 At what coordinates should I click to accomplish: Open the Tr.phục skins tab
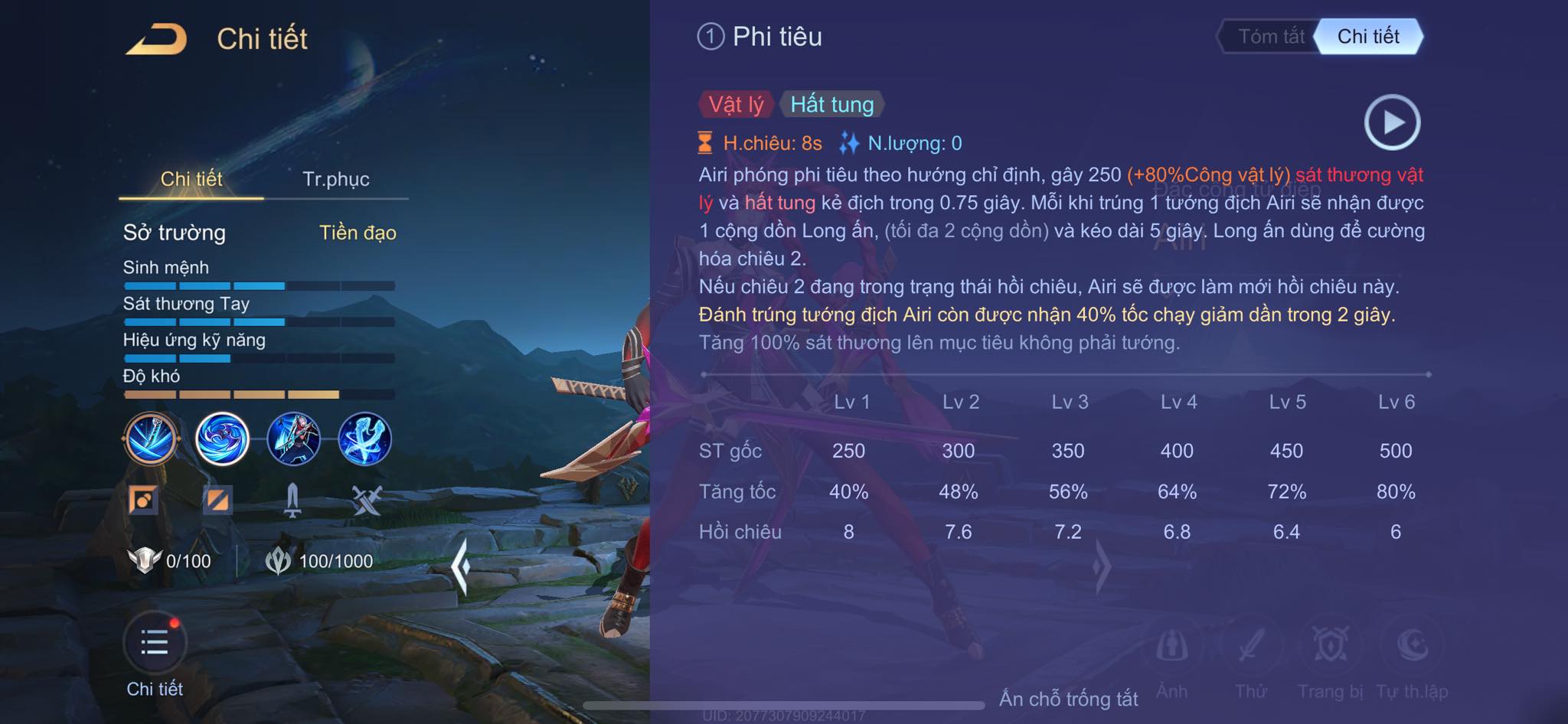[x=335, y=179]
